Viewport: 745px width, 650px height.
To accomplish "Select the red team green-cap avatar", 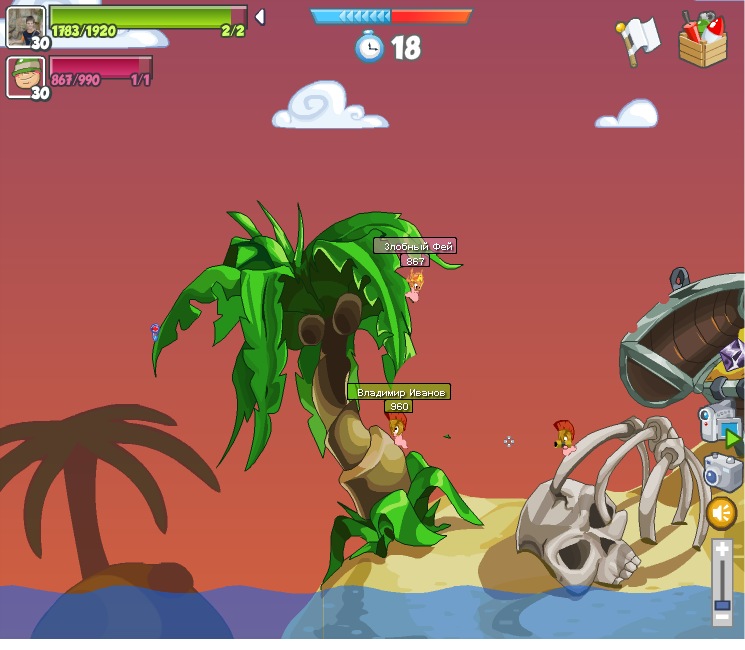I will pyautogui.click(x=25, y=77).
